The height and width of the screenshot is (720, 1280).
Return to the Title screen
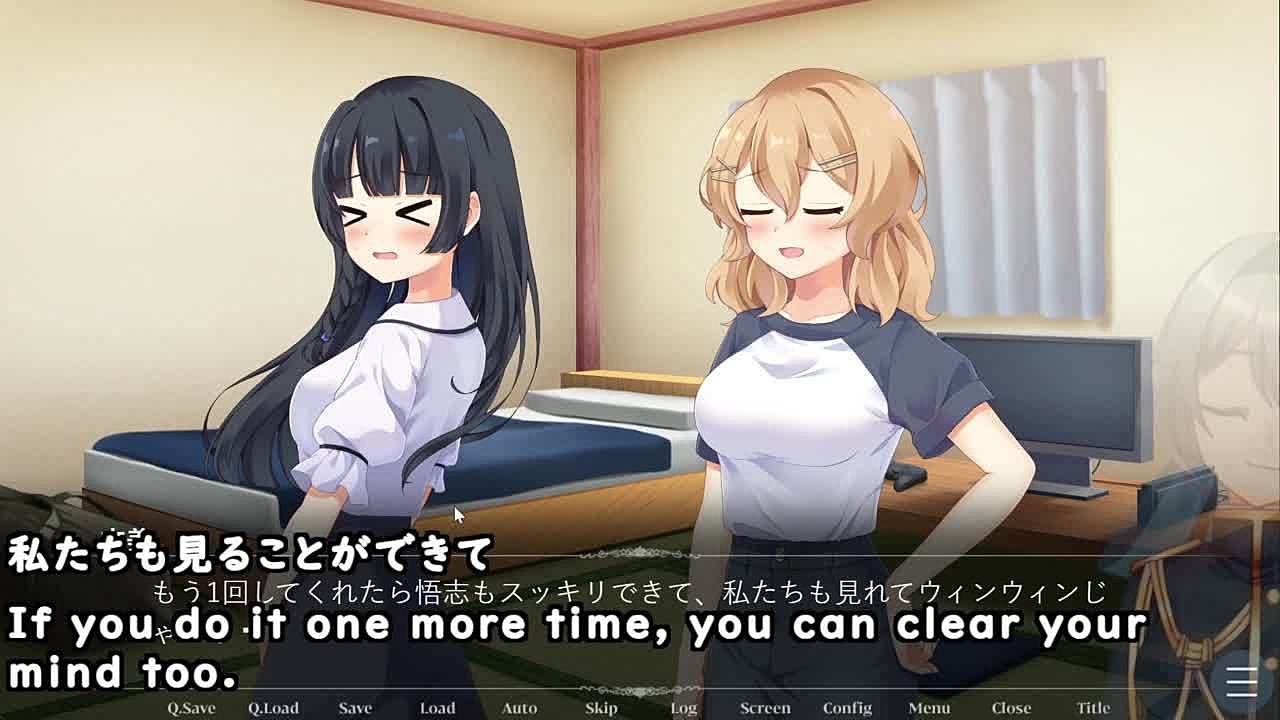point(1093,708)
